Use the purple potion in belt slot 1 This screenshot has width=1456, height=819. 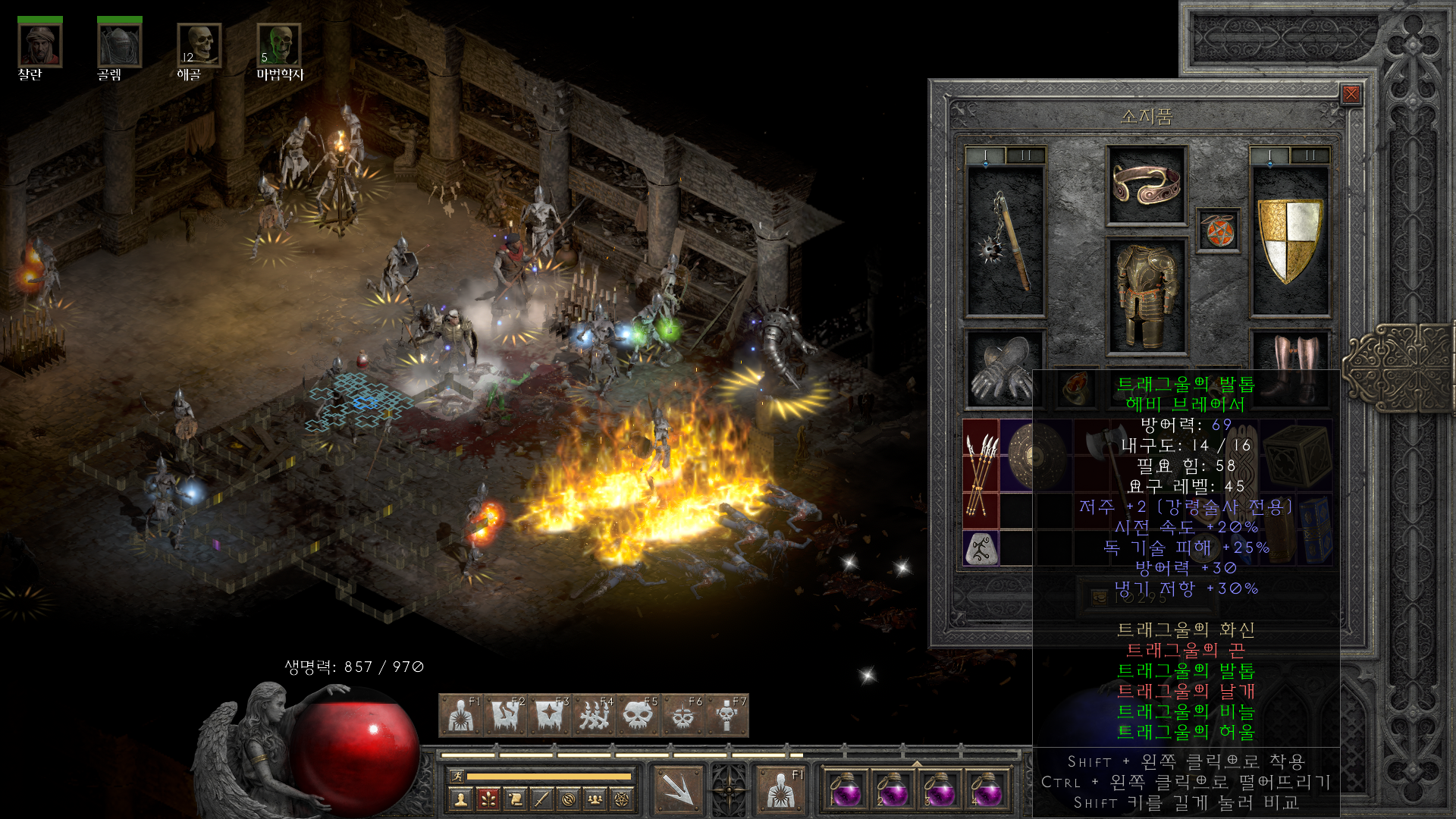[x=846, y=791]
